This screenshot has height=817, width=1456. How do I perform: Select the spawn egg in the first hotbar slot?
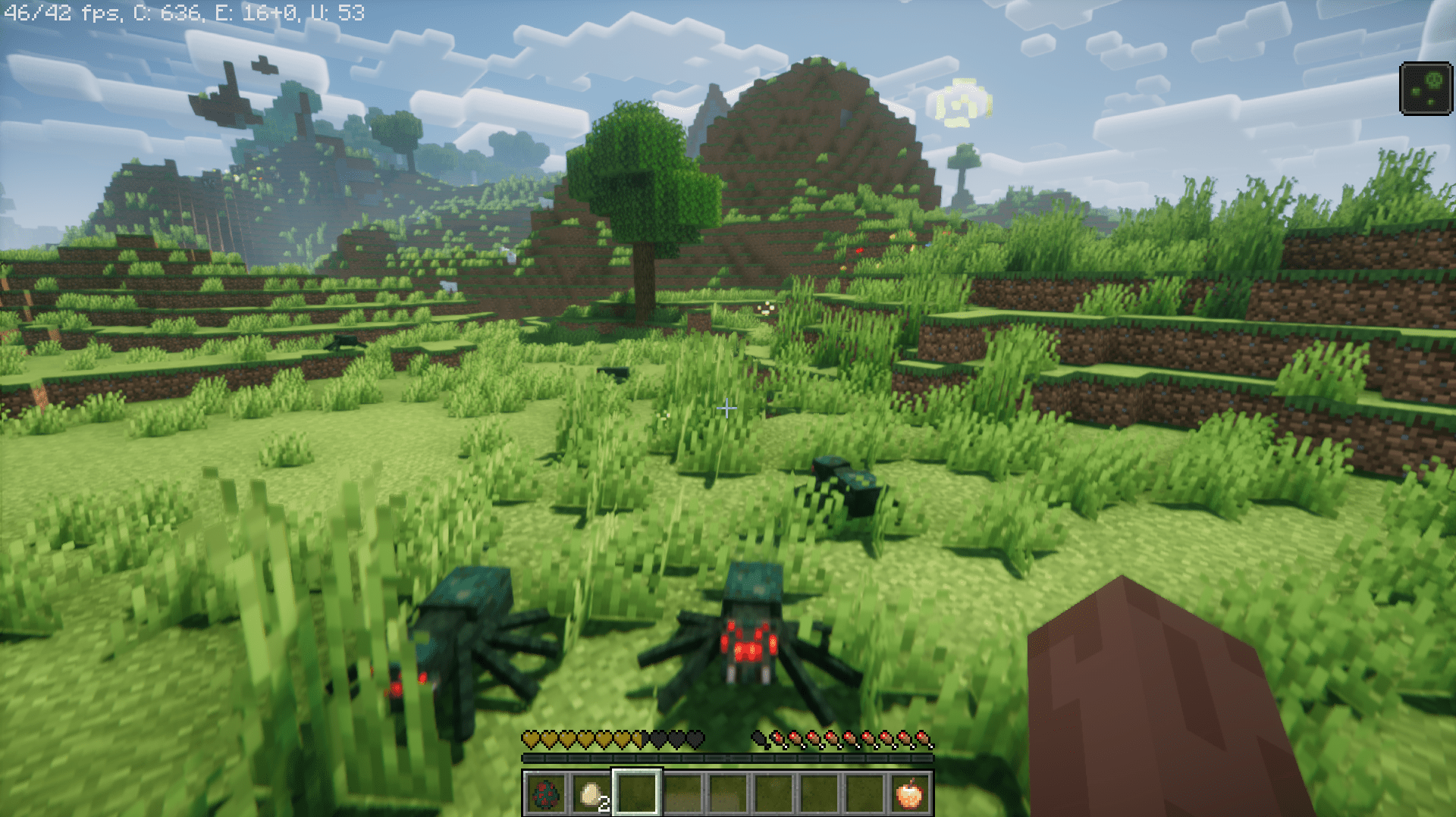(x=548, y=796)
